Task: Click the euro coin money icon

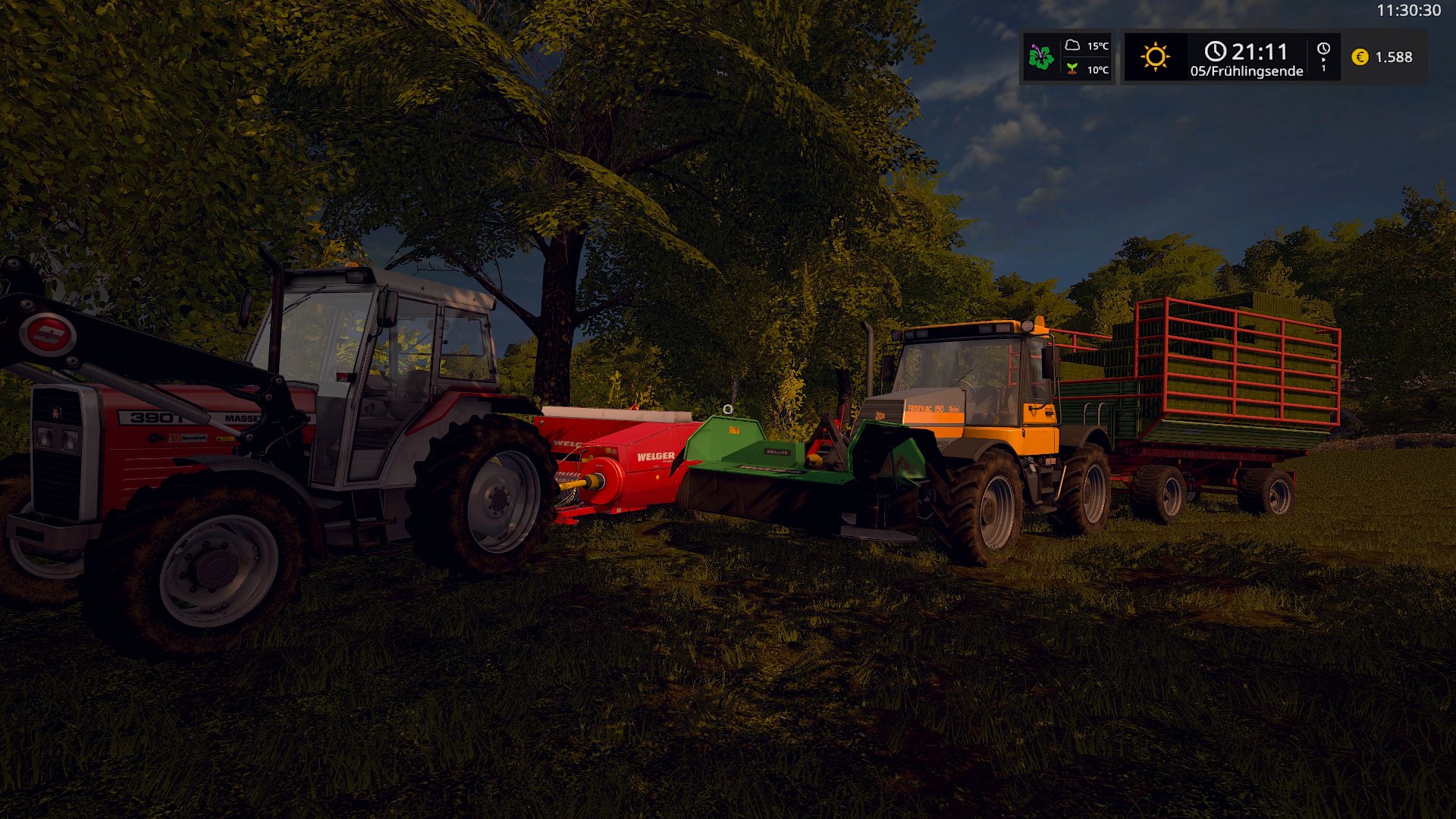Action: coord(1360,57)
